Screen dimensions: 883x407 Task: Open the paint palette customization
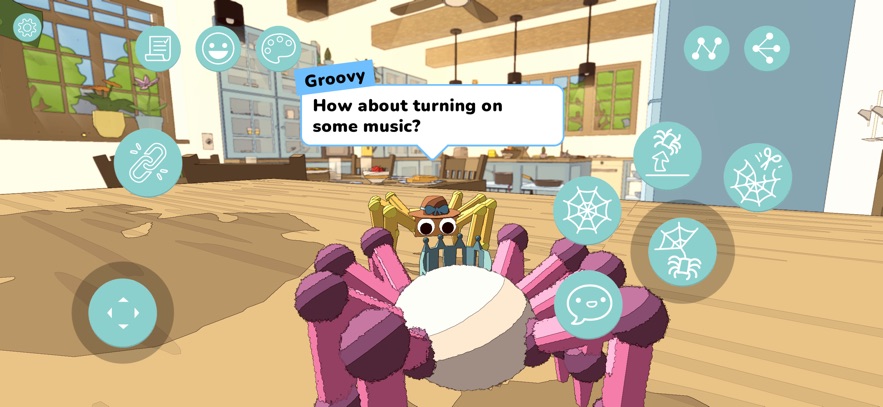[x=278, y=48]
